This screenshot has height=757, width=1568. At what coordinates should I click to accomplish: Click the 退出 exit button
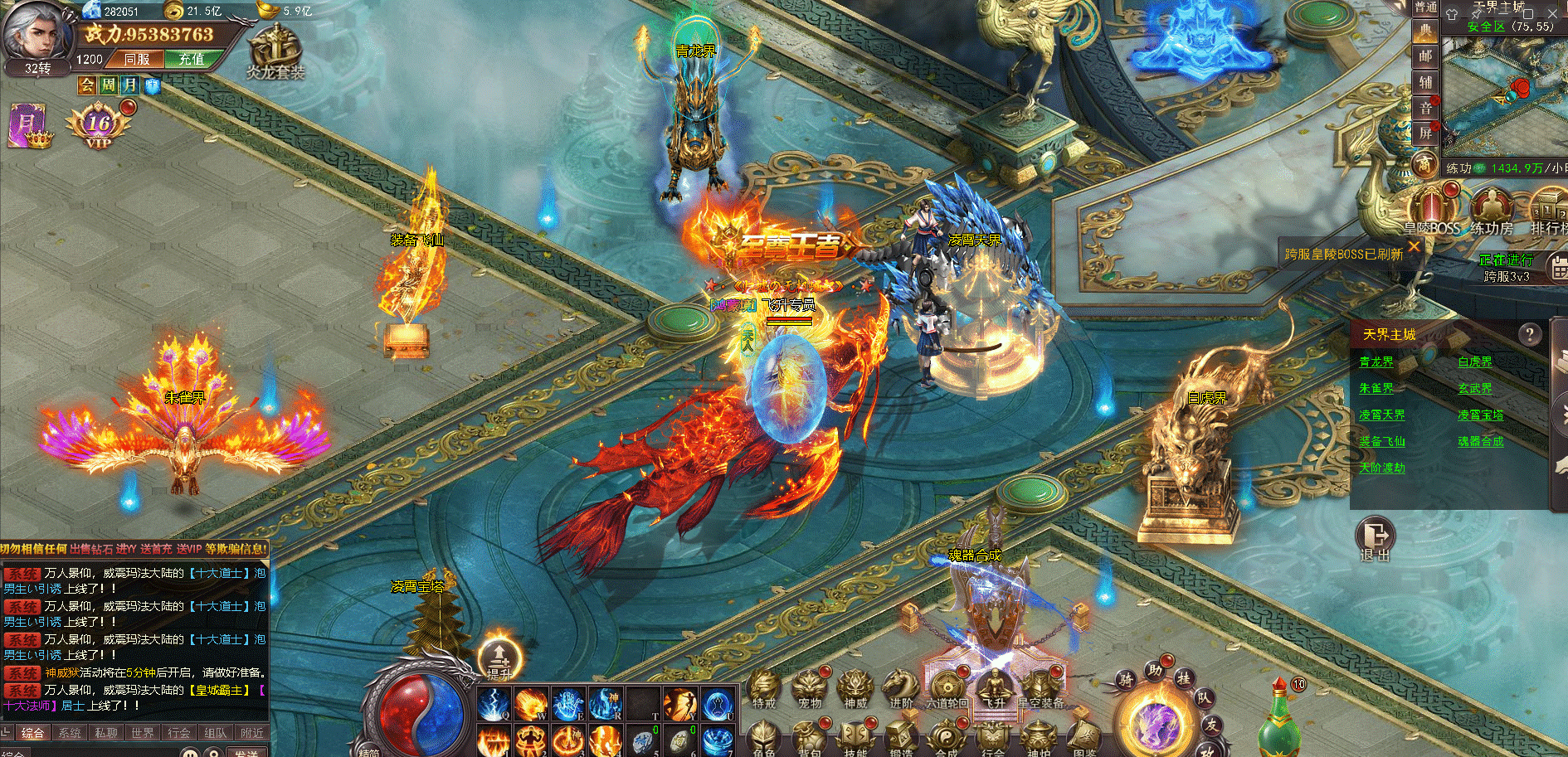click(x=1375, y=540)
